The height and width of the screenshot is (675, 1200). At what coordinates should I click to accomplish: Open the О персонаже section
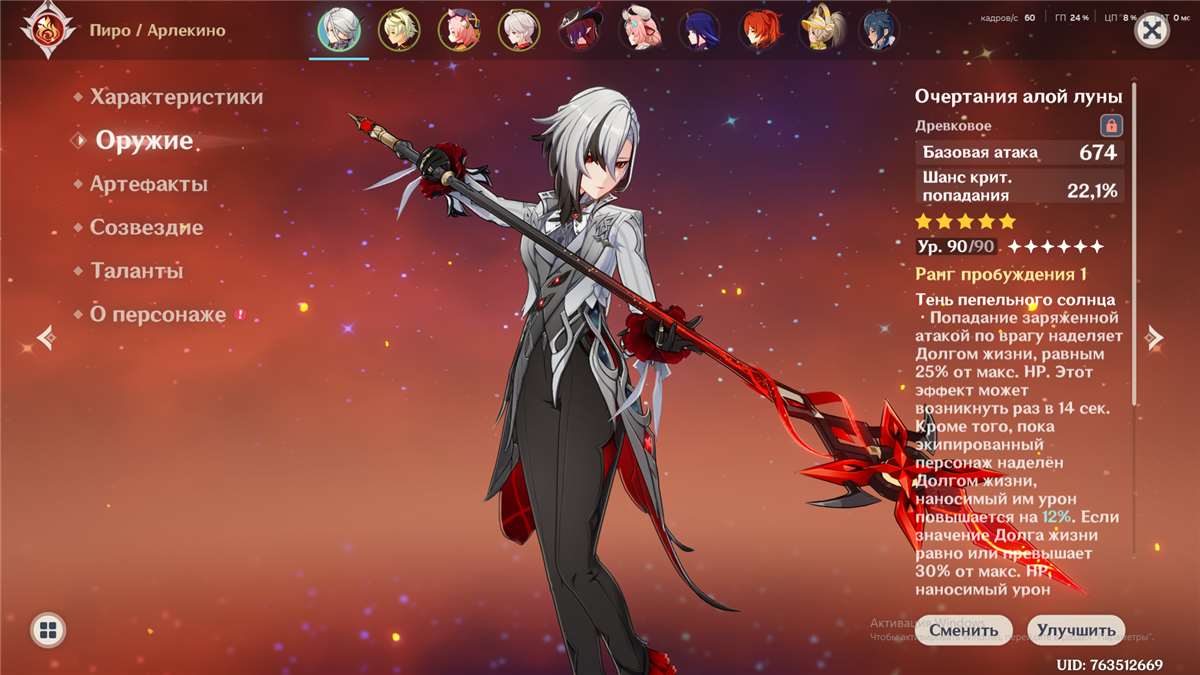(158, 314)
